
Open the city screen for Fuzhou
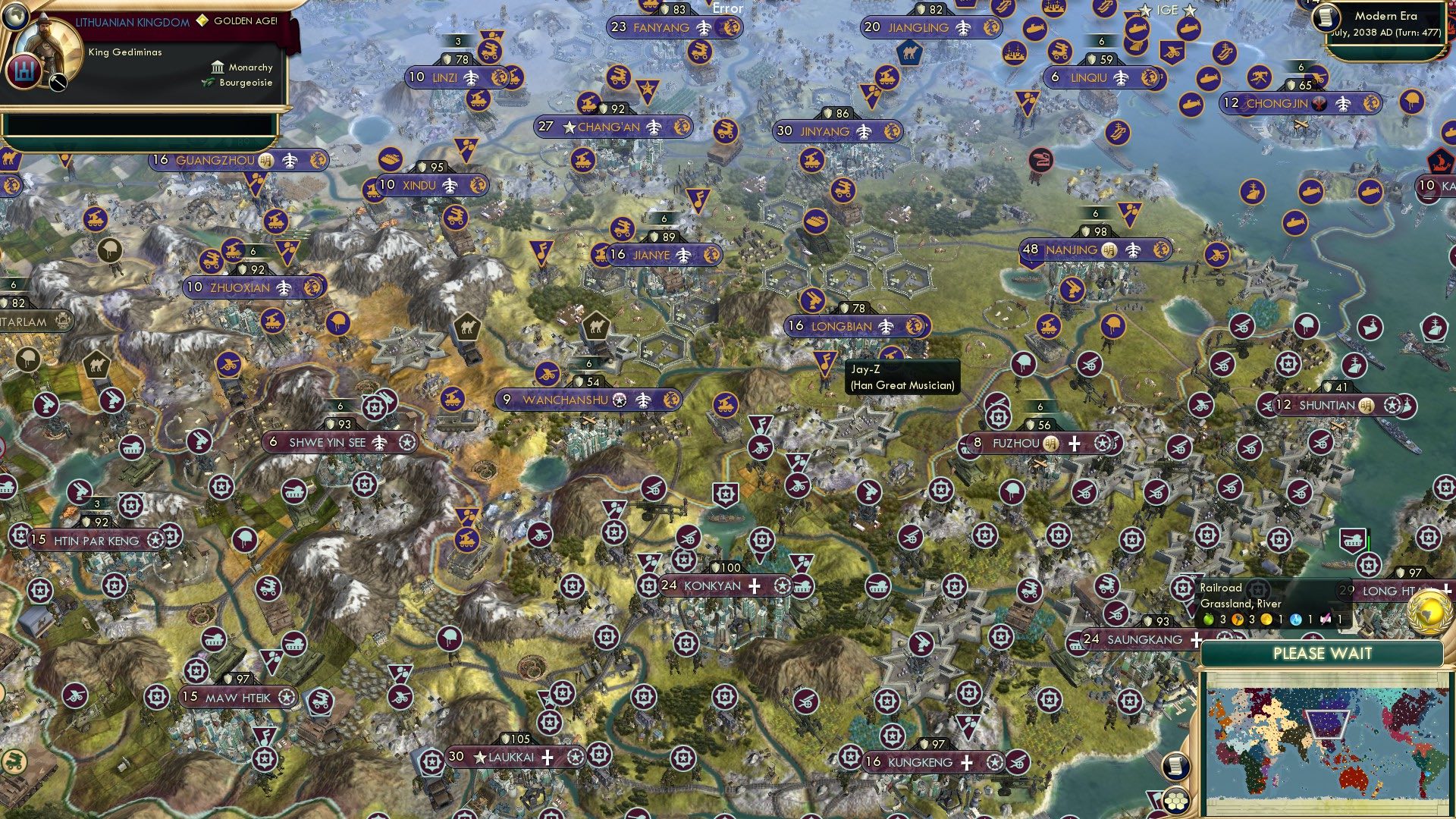pyautogui.click(x=1016, y=444)
